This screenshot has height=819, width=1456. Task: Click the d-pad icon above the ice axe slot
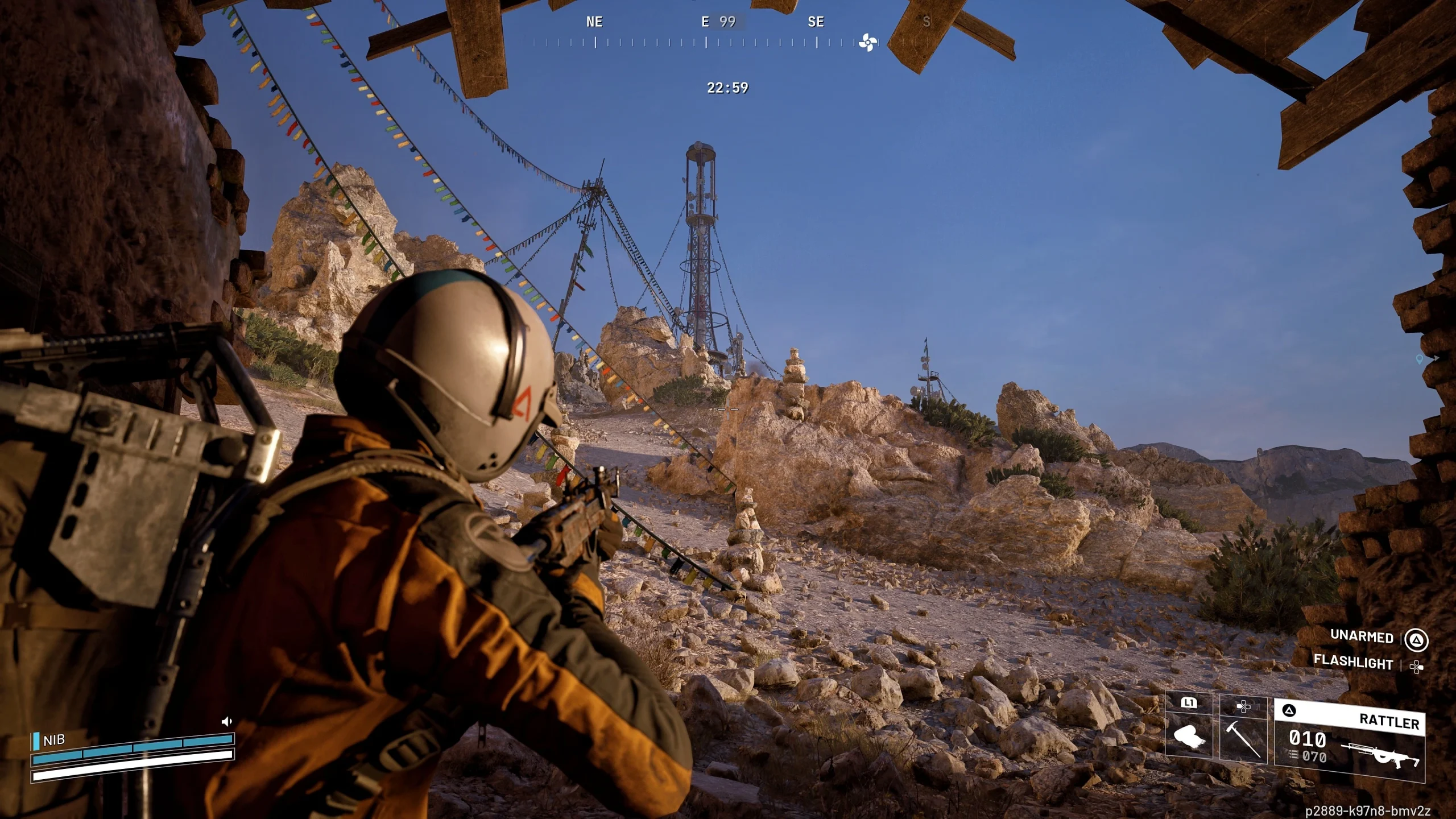pos(1244,706)
